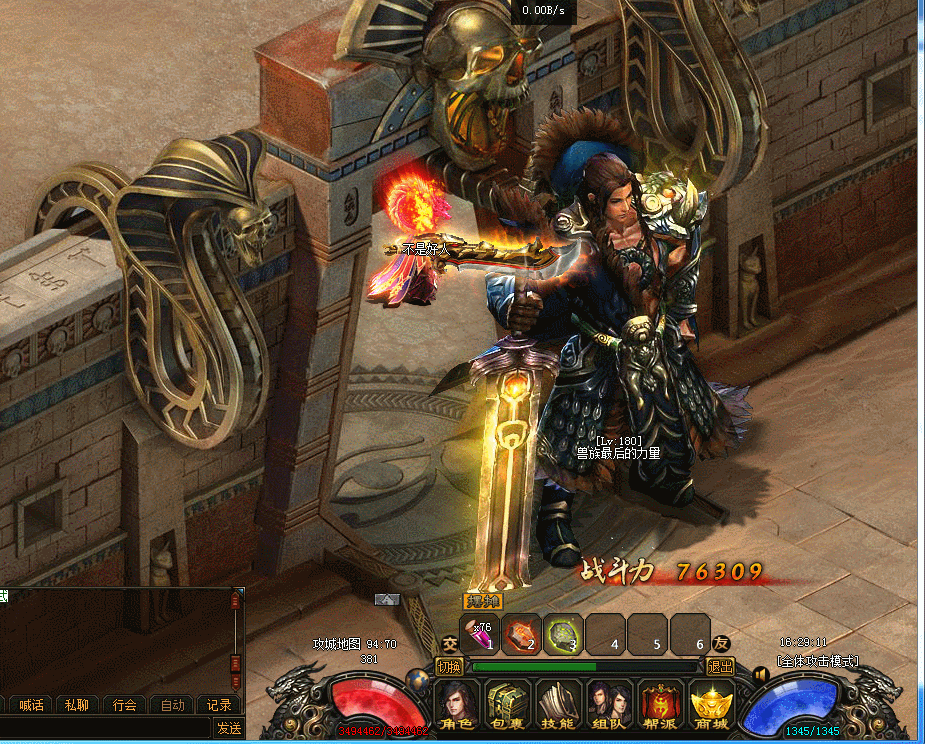Switch to the 私聊 private chat tab
The height and width of the screenshot is (744, 925).
[x=76, y=705]
